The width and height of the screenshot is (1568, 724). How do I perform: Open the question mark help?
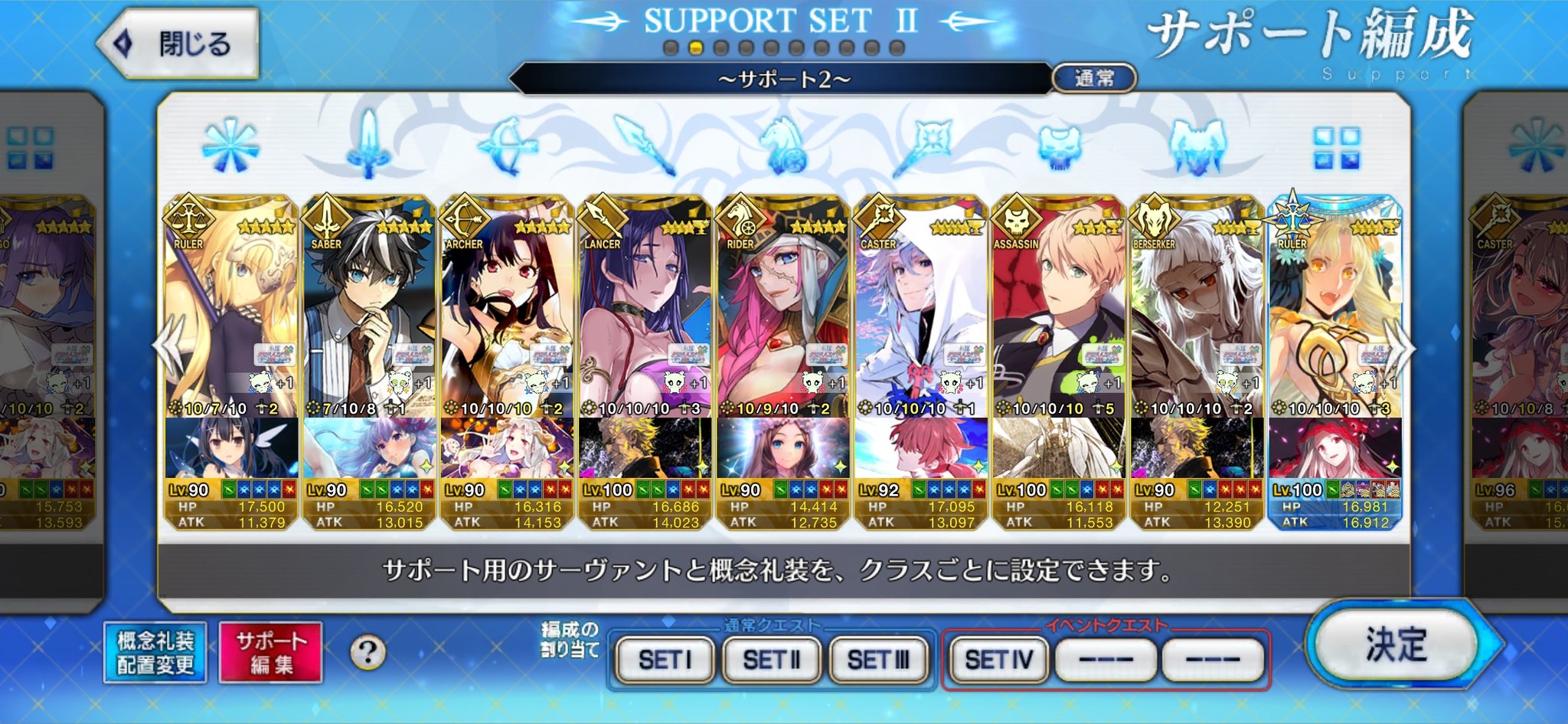[367, 653]
